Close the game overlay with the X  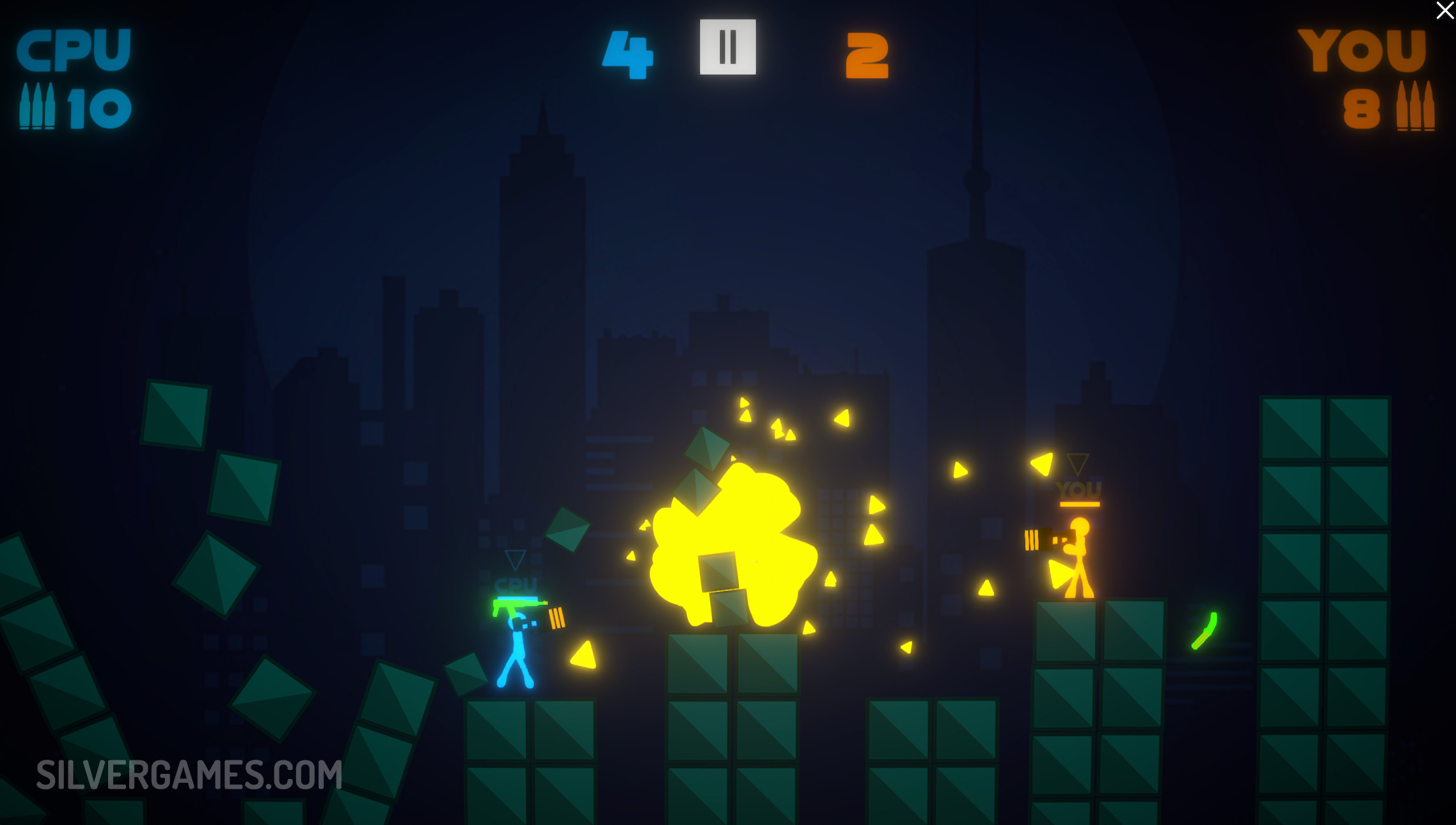[x=1444, y=11]
